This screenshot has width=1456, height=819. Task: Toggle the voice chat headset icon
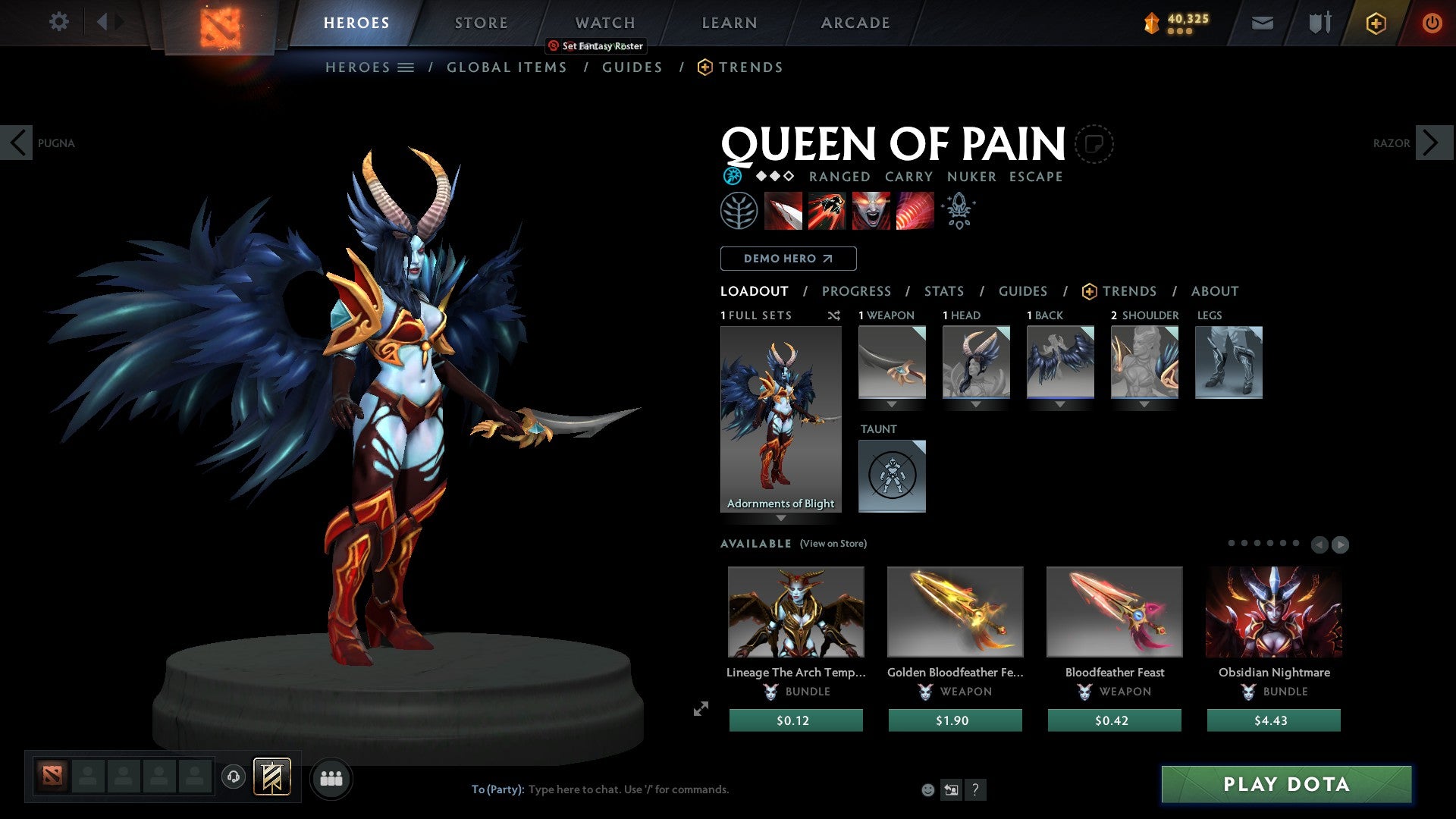pos(234,777)
